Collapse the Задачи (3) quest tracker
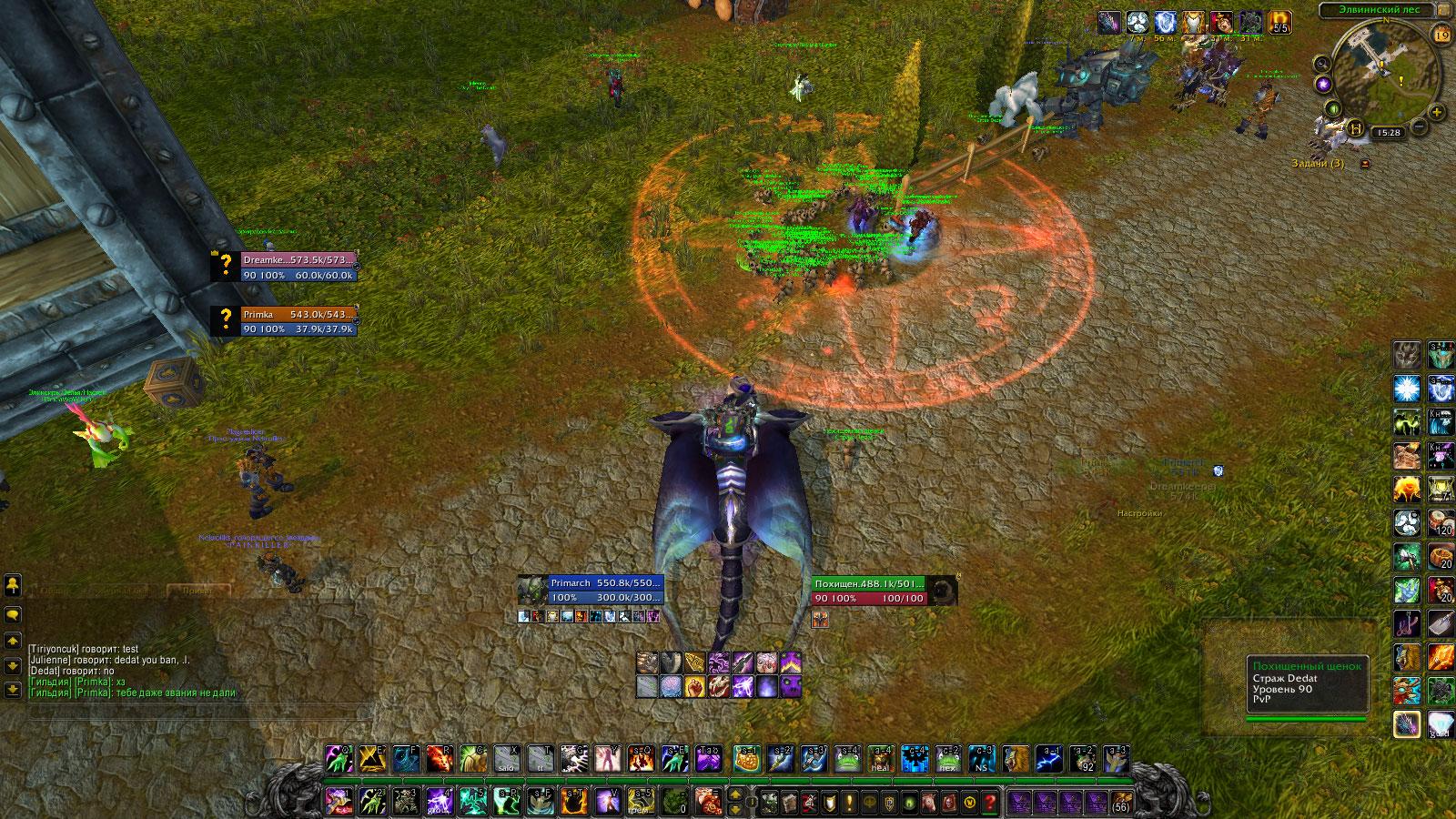Image resolution: width=1456 pixels, height=819 pixels. click(1365, 164)
